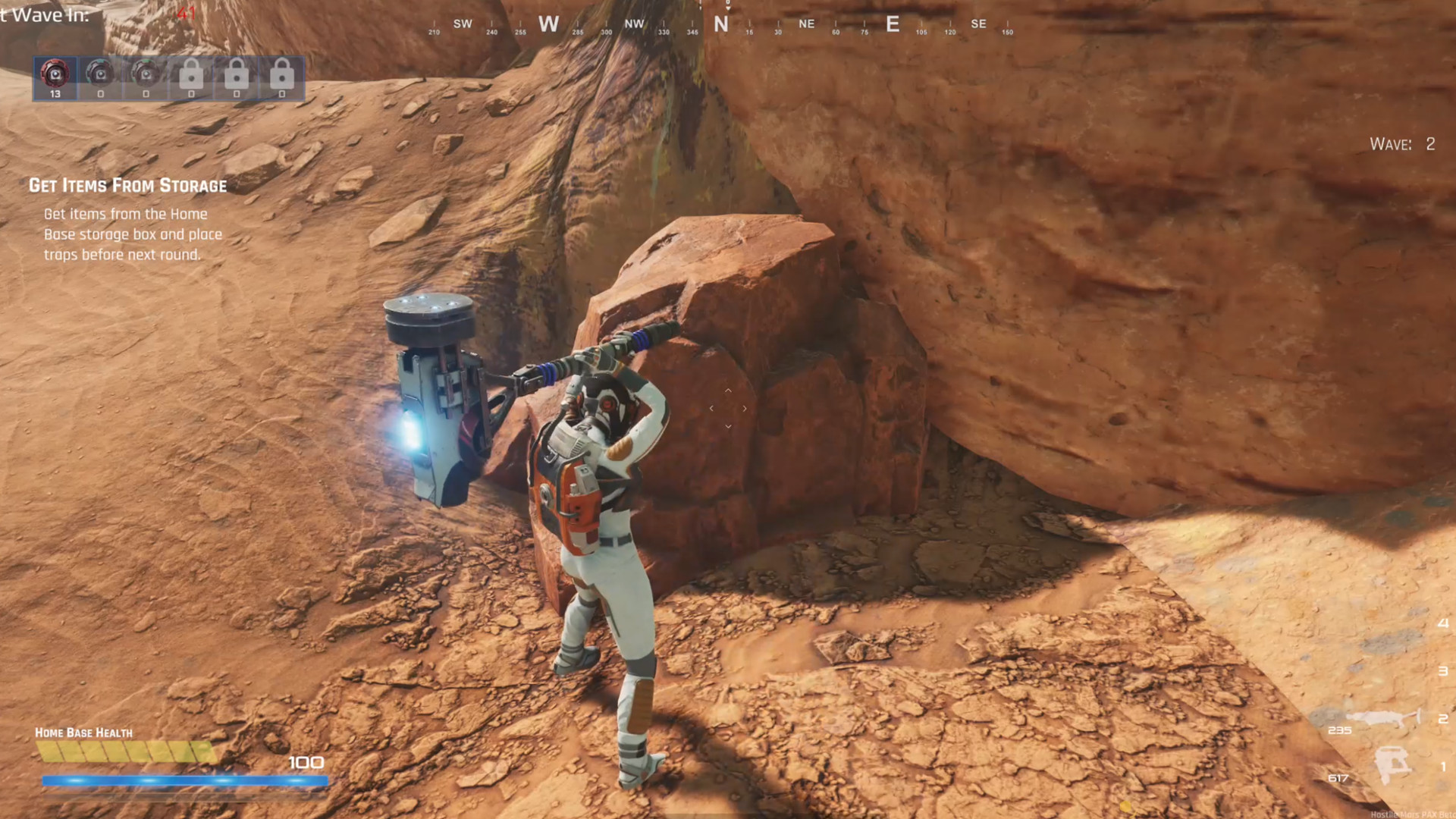The height and width of the screenshot is (819, 1456).
Task: Select the teal trap icon in the second hotbar slot
Action: click(x=99, y=74)
